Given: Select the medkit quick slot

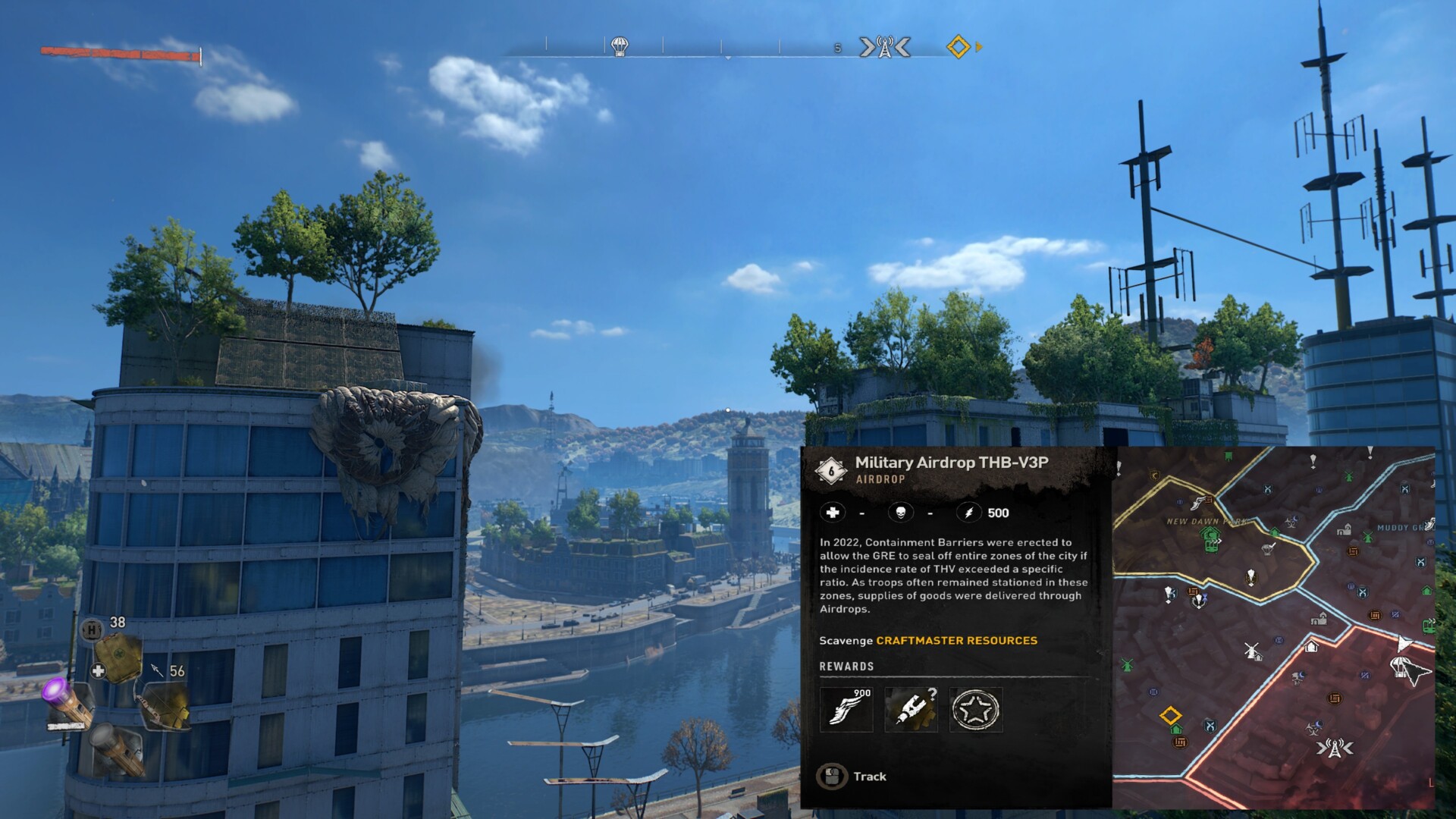Looking at the screenshot, I should [119, 659].
